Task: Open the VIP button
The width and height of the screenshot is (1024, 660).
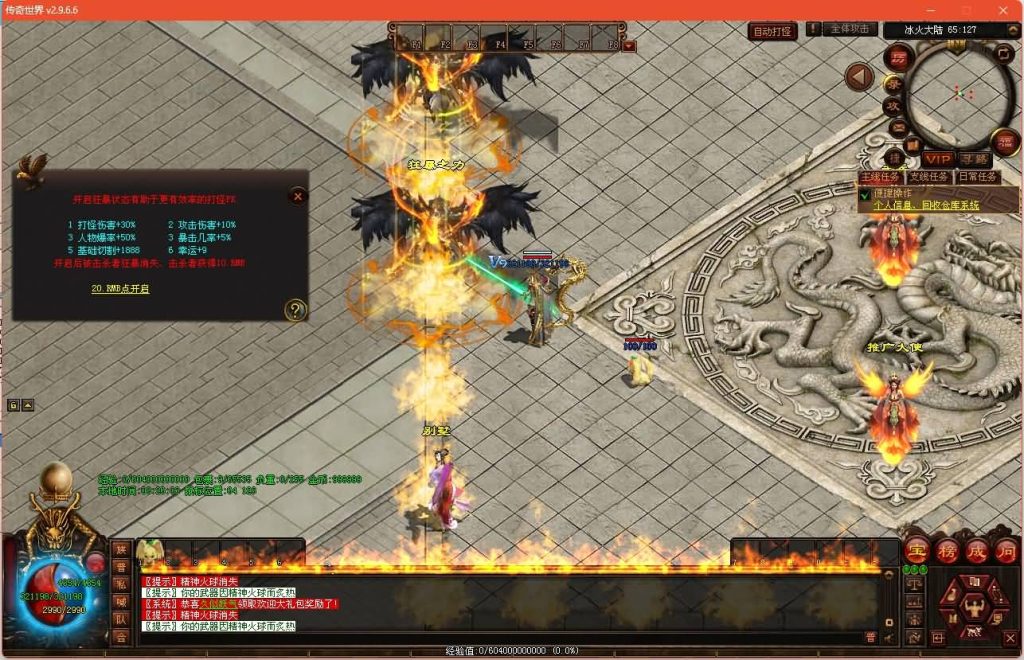Action: tap(938, 159)
